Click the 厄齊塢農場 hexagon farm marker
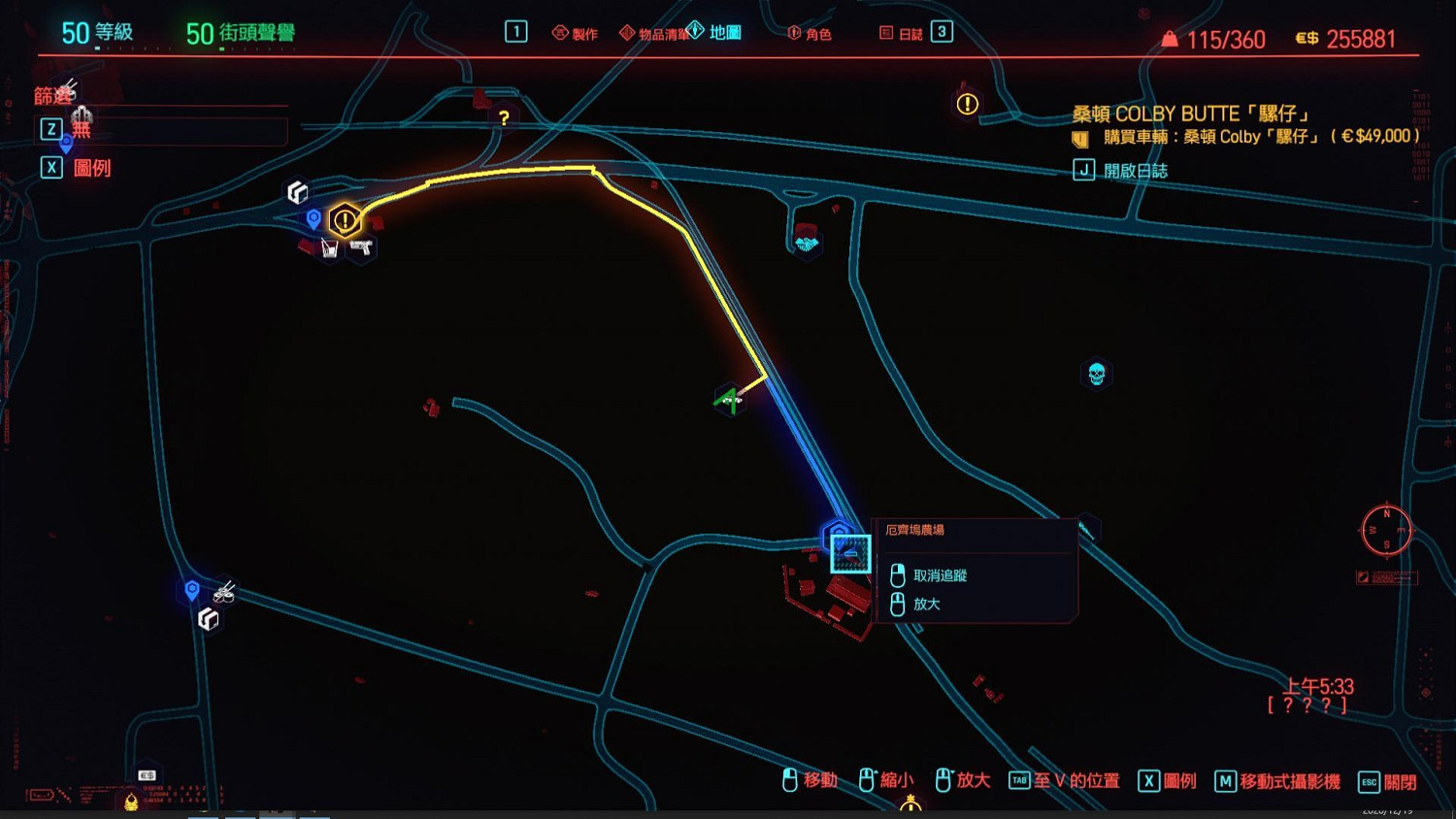Image resolution: width=1456 pixels, height=819 pixels. pyautogui.click(x=841, y=535)
